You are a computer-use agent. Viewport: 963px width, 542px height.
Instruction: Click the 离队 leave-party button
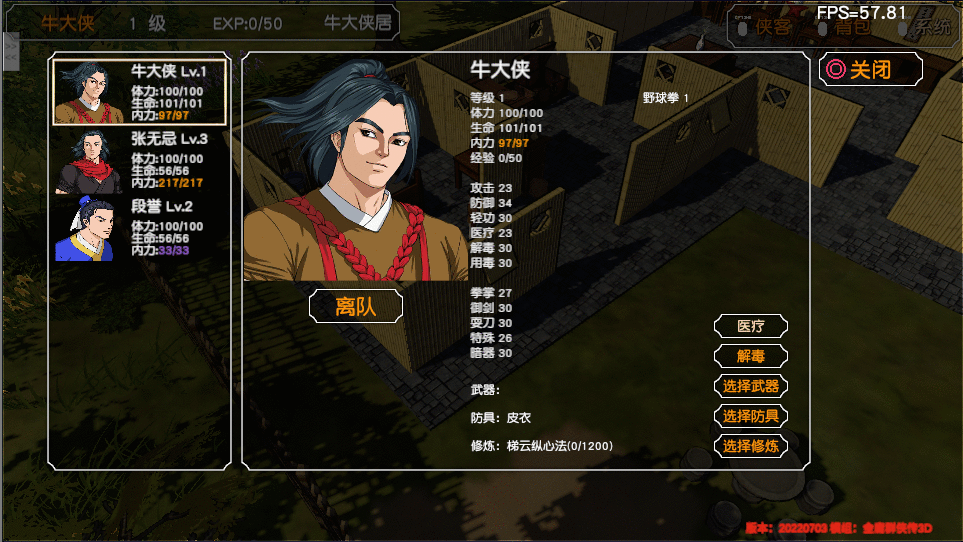[x=356, y=306]
